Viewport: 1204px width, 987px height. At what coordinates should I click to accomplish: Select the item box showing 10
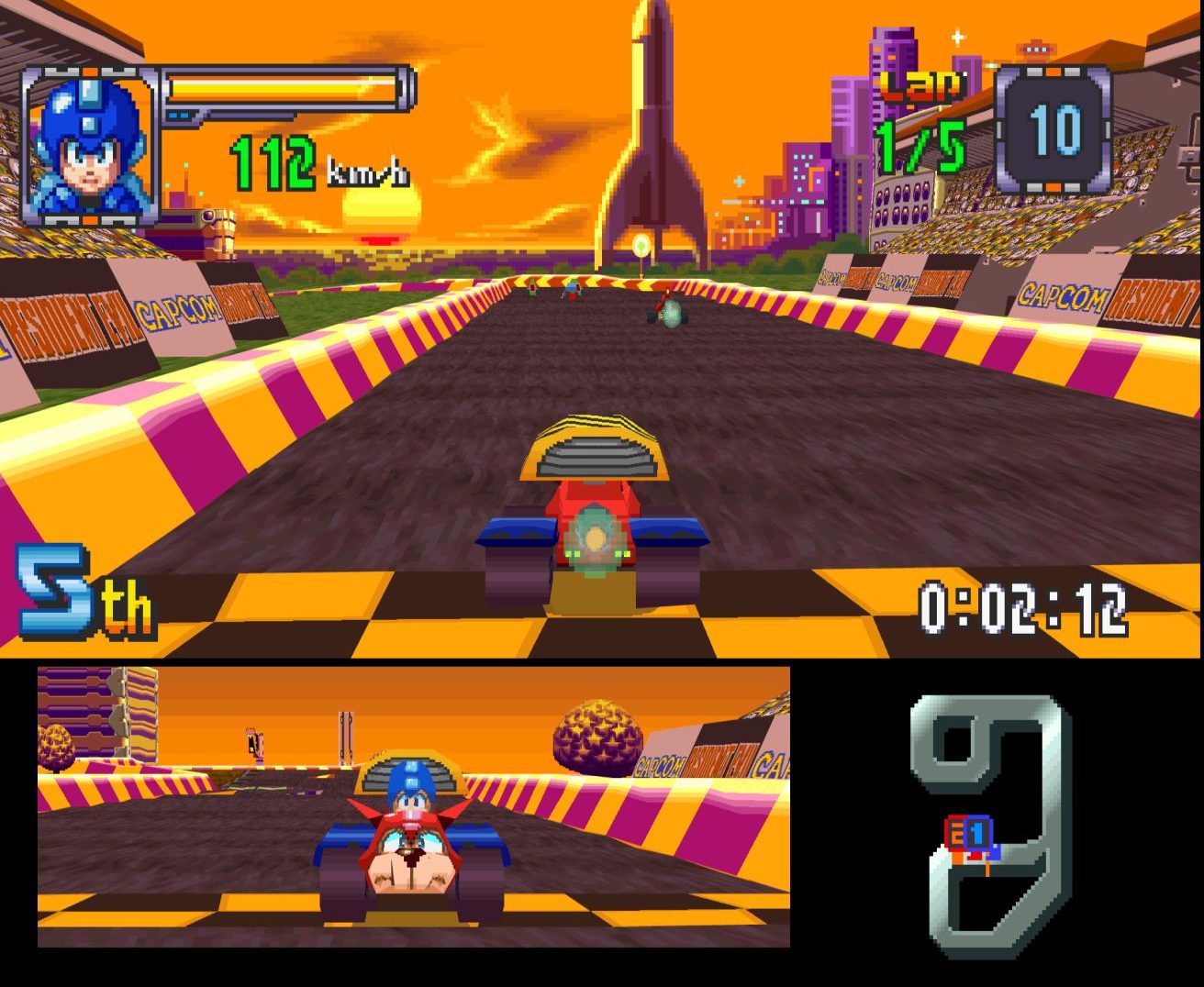point(1053,129)
